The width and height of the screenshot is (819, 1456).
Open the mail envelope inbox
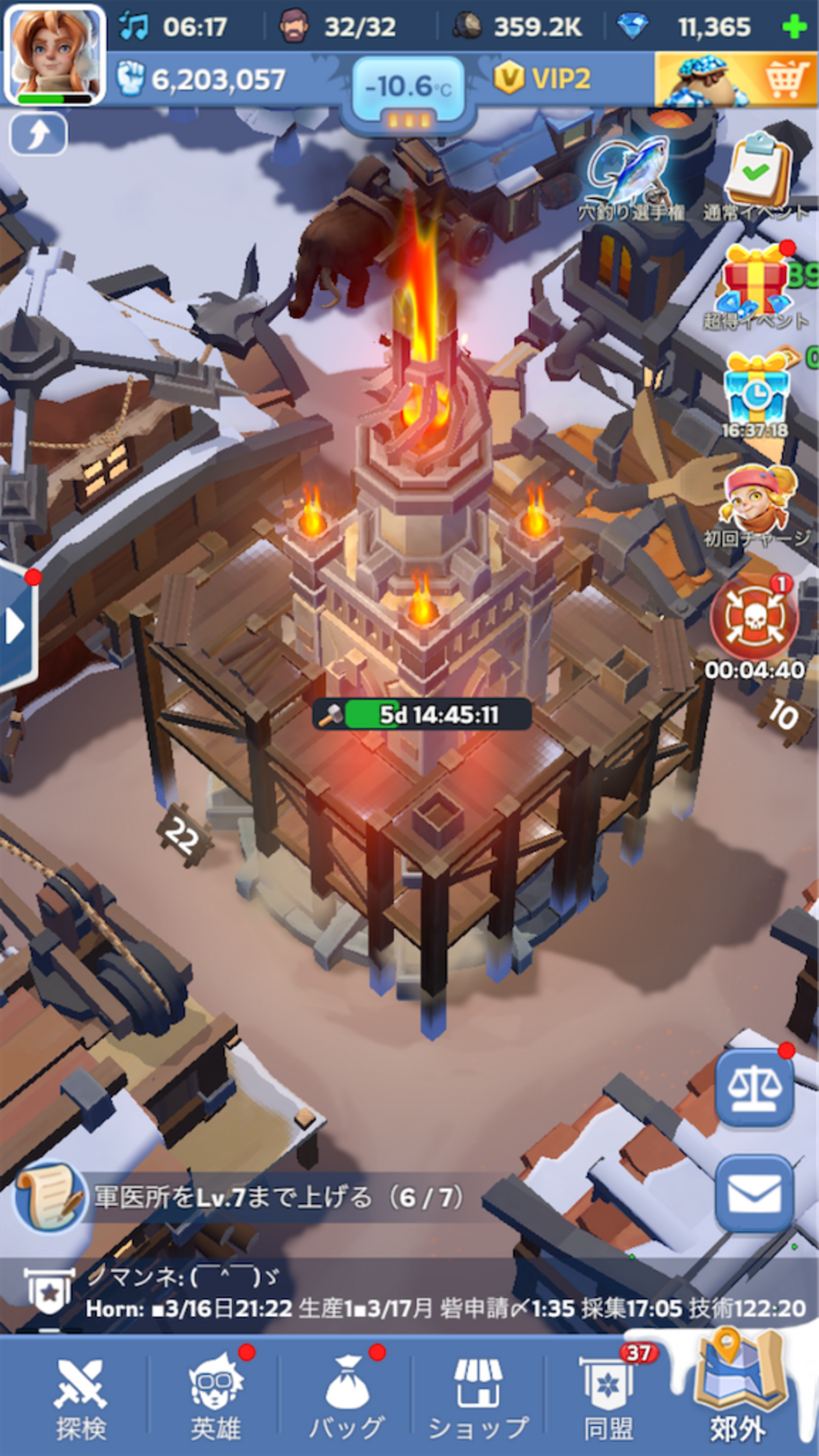[x=754, y=1194]
